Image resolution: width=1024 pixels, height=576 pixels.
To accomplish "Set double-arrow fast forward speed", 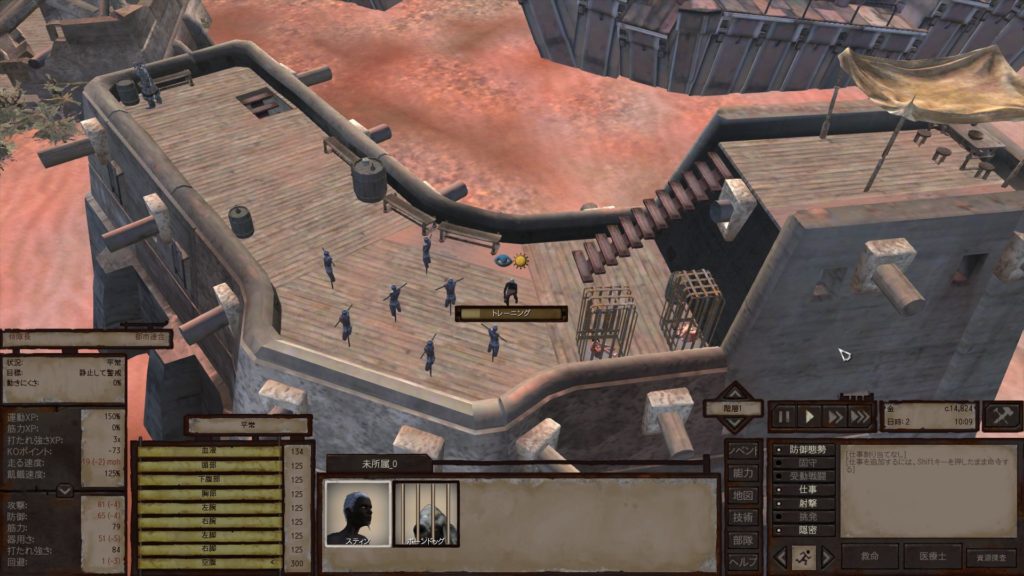I will click(835, 416).
